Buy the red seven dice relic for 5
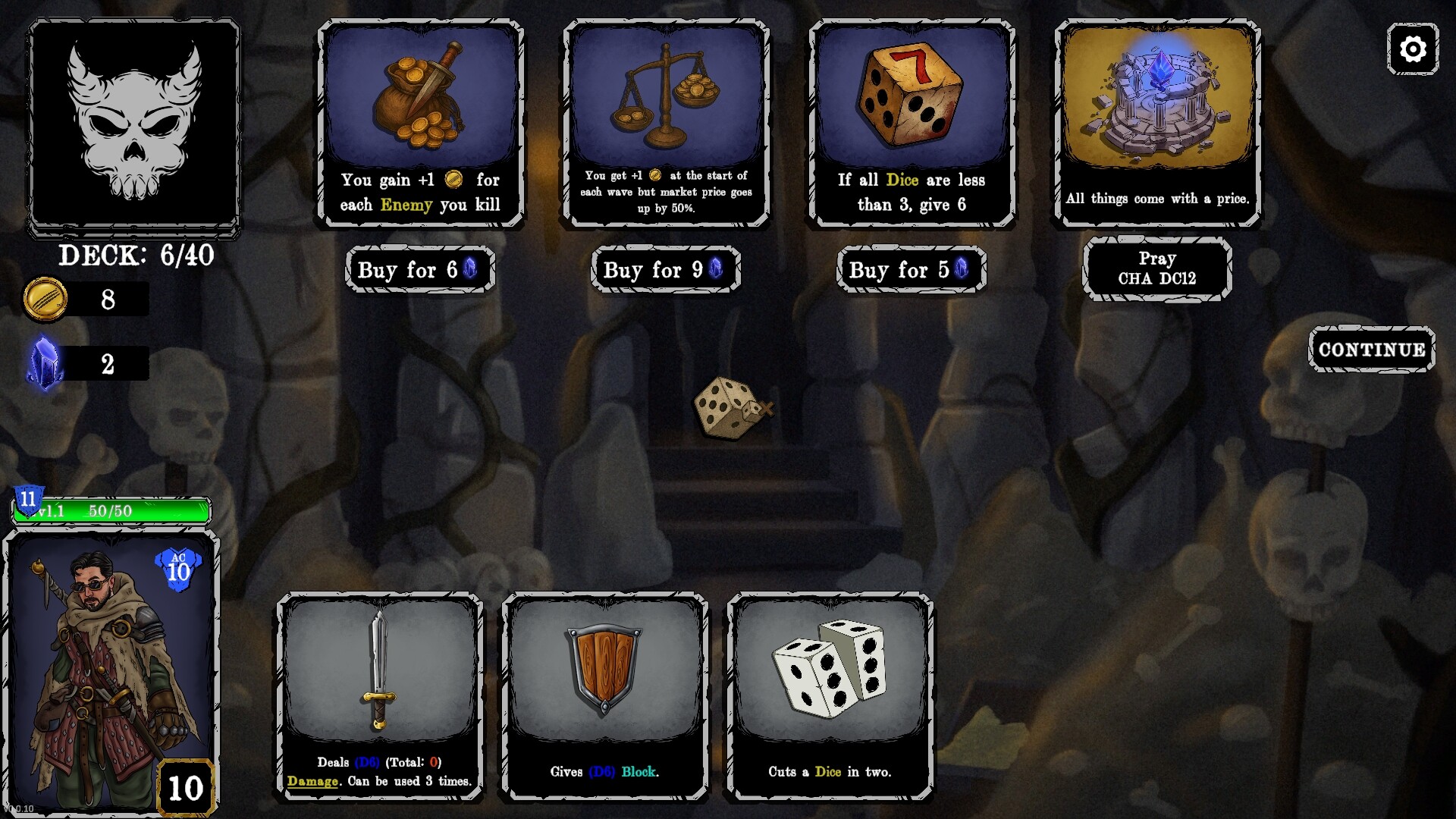The image size is (1456, 819). pyautogui.click(x=911, y=269)
